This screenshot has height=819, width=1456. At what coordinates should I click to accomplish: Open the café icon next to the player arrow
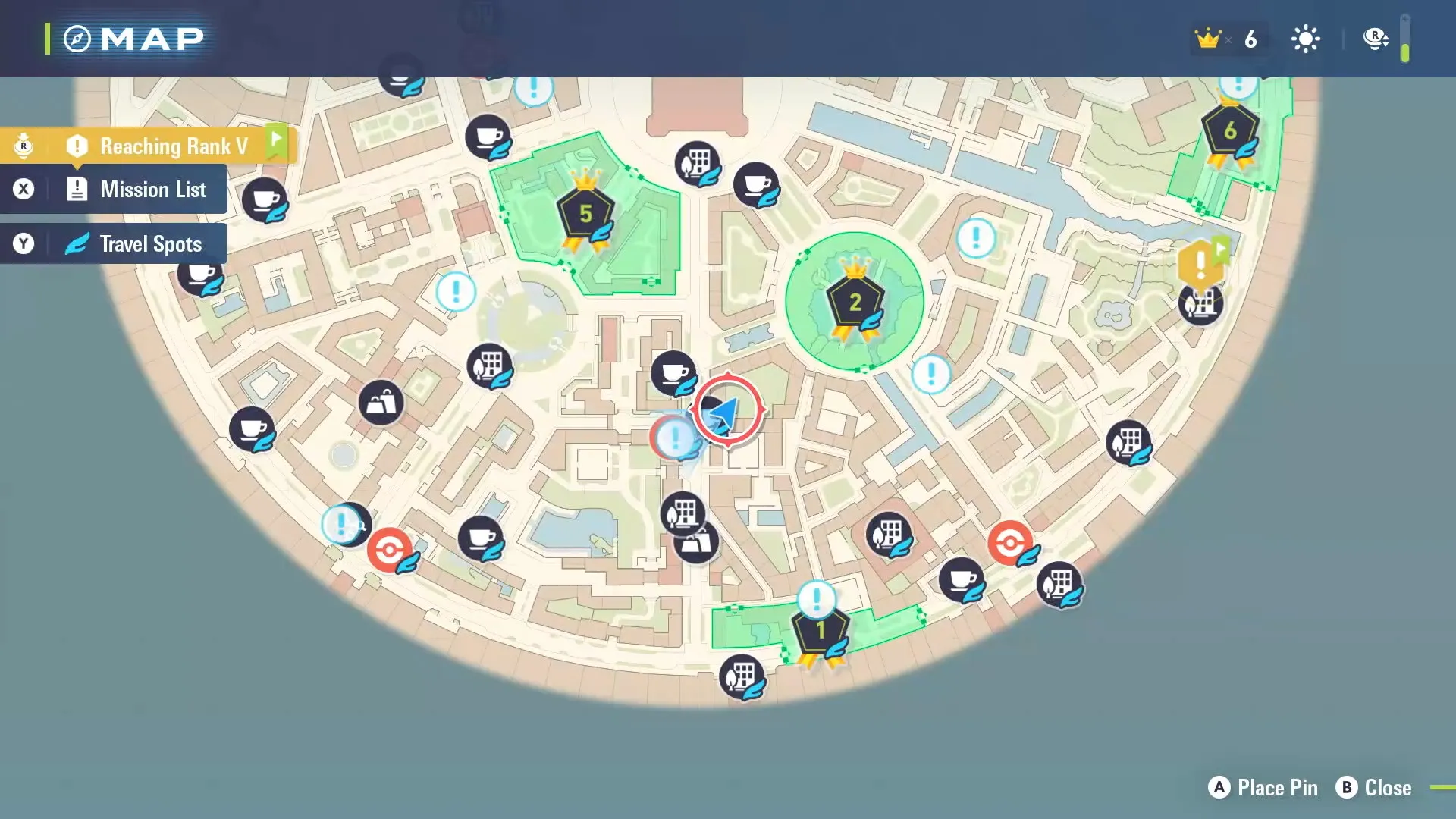675,372
